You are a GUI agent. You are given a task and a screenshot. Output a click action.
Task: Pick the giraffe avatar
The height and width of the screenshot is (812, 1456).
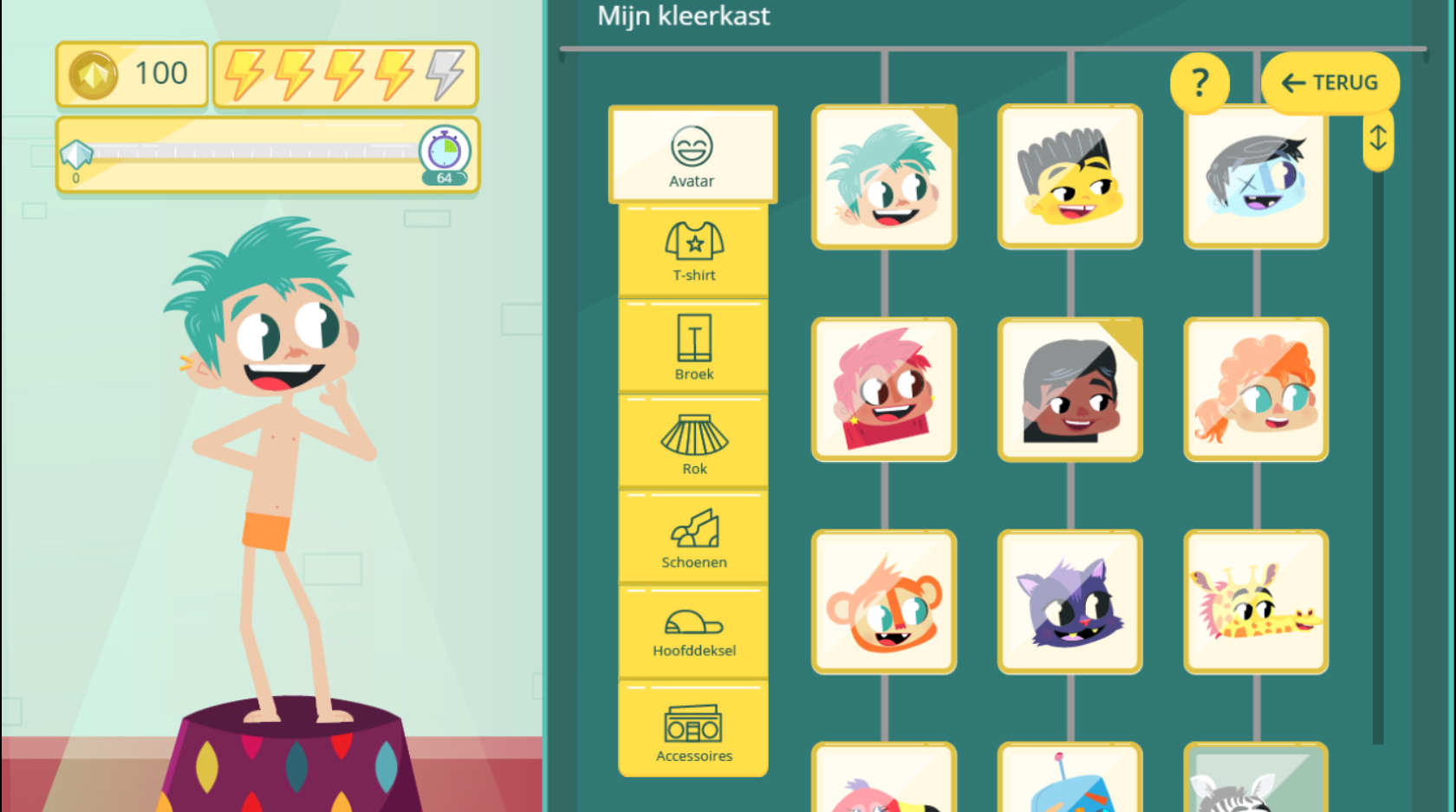tap(1256, 602)
